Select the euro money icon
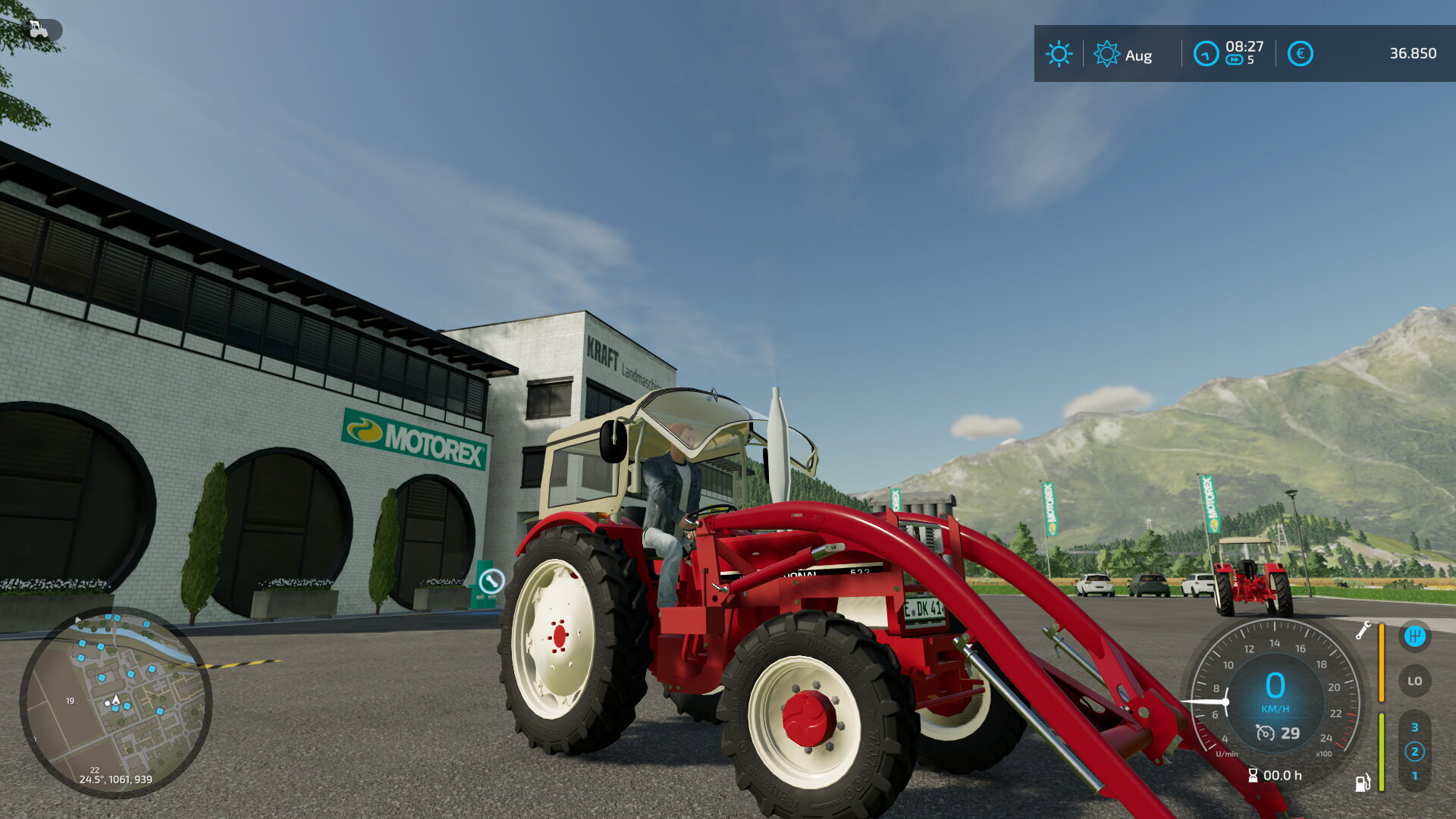This screenshot has width=1456, height=819. coord(1300,54)
